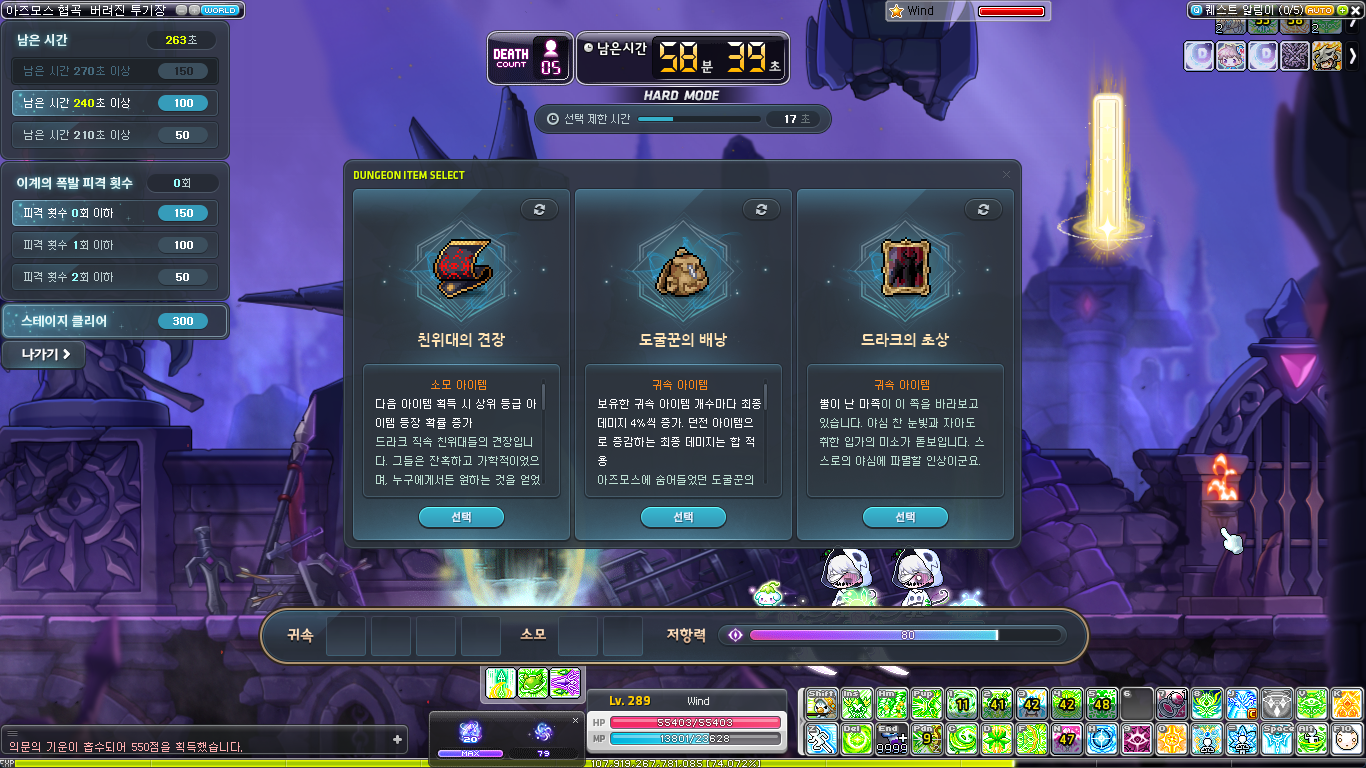This screenshot has height=768, width=1366.
Task: Click the WORLD toggle beside the map name
Action: point(220,10)
